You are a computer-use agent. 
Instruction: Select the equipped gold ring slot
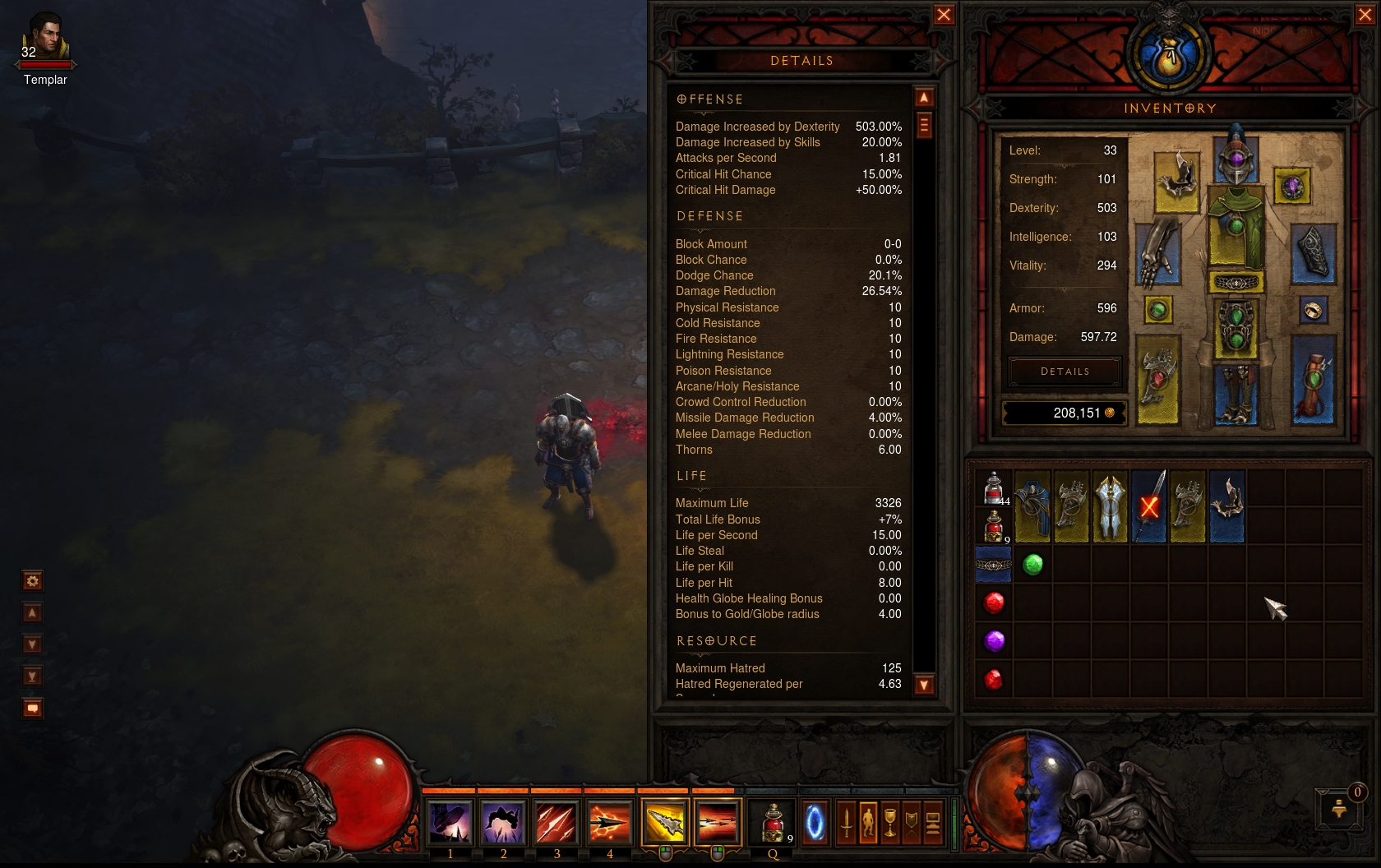pyautogui.click(x=1313, y=310)
